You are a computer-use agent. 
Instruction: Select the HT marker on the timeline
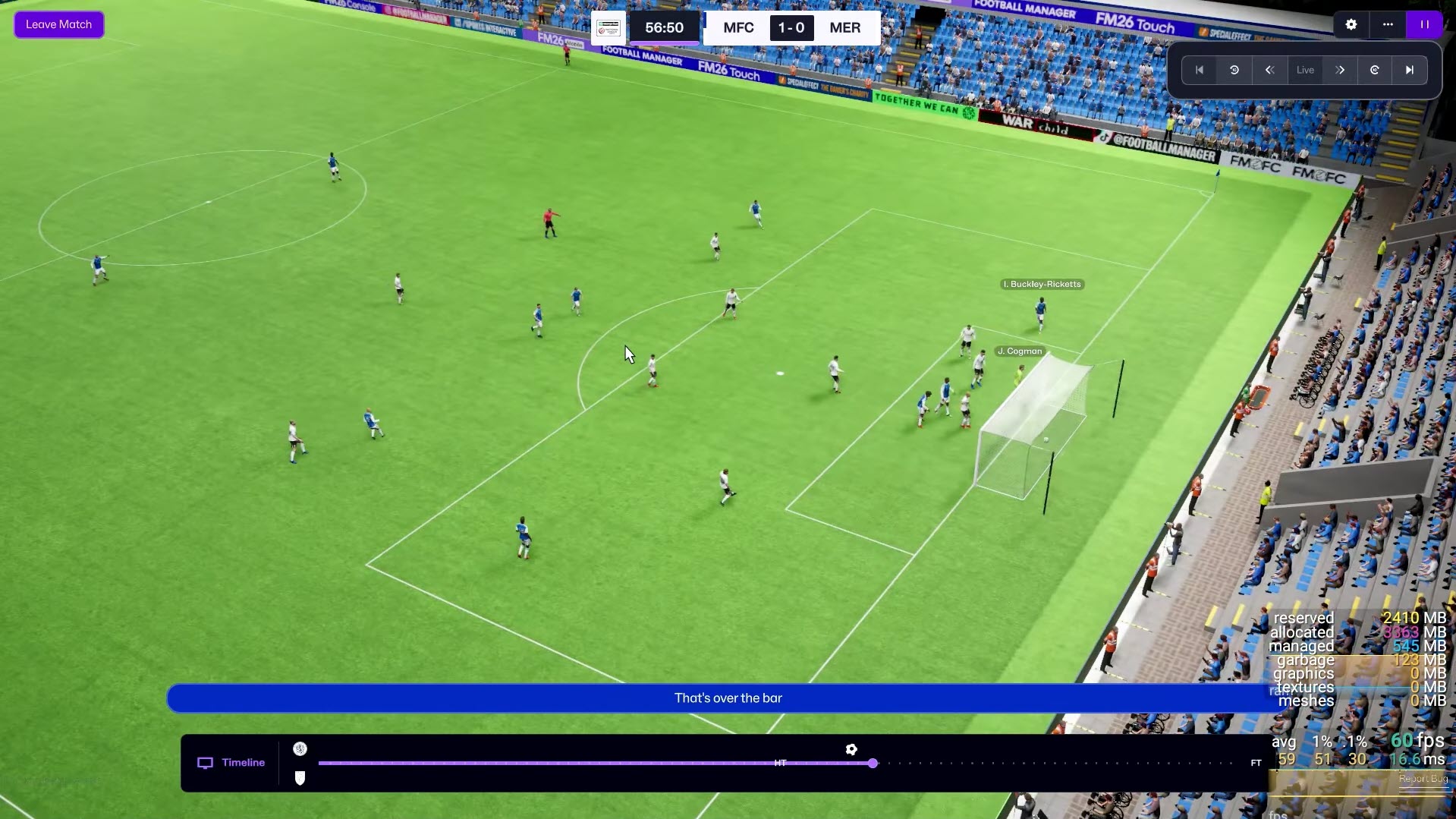coord(780,763)
